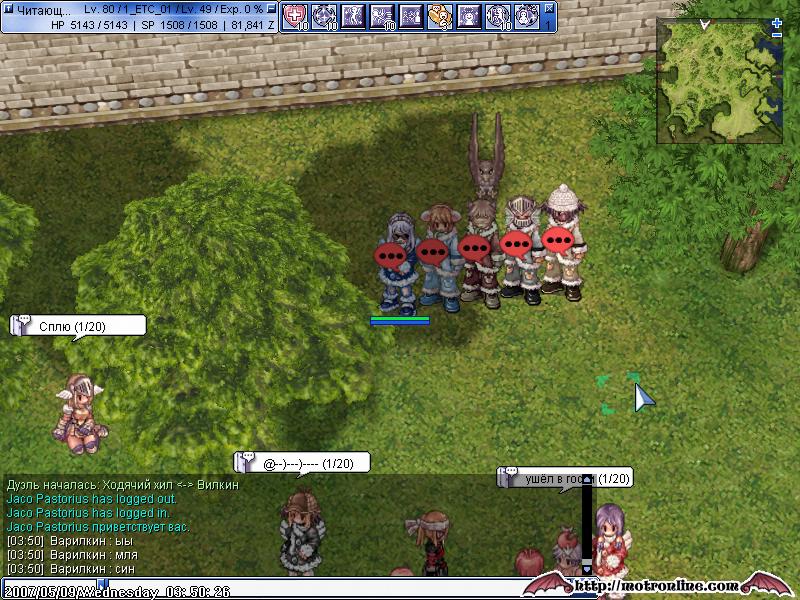The image size is (800, 600).
Task: Join the "Сплю" chat room
Action: (x=78, y=325)
